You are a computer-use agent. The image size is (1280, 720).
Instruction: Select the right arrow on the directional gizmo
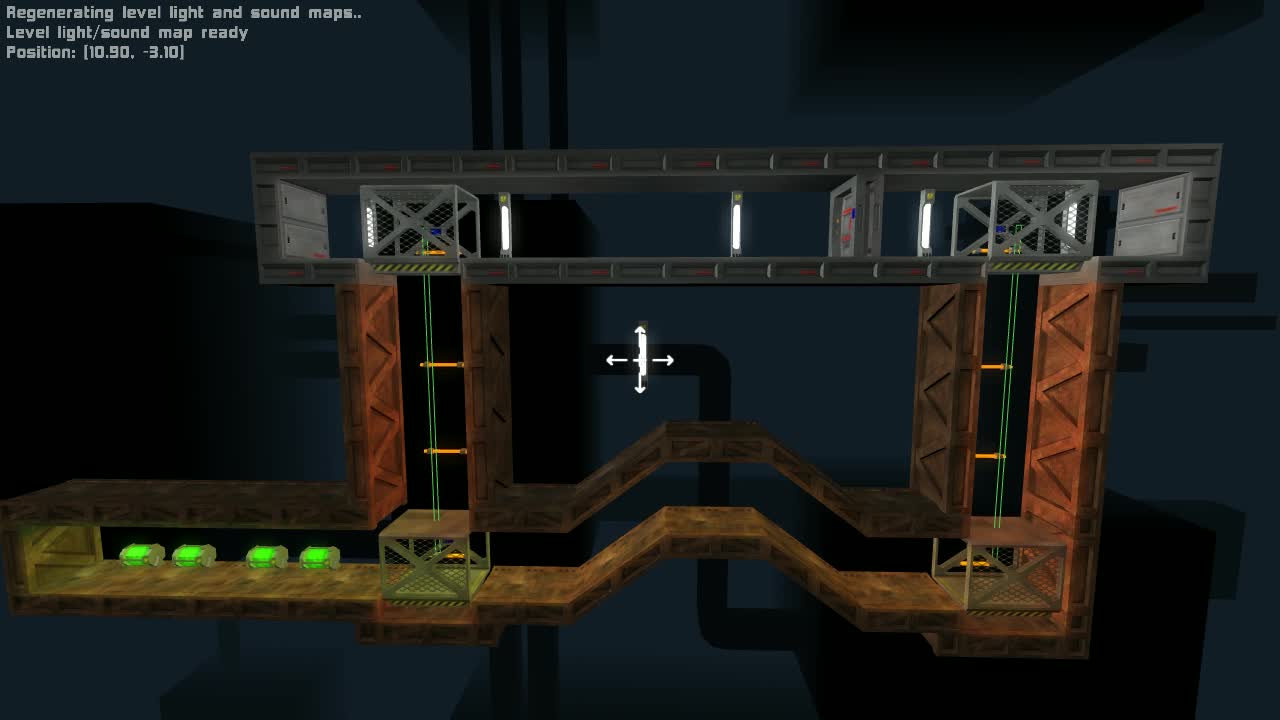(x=667, y=360)
